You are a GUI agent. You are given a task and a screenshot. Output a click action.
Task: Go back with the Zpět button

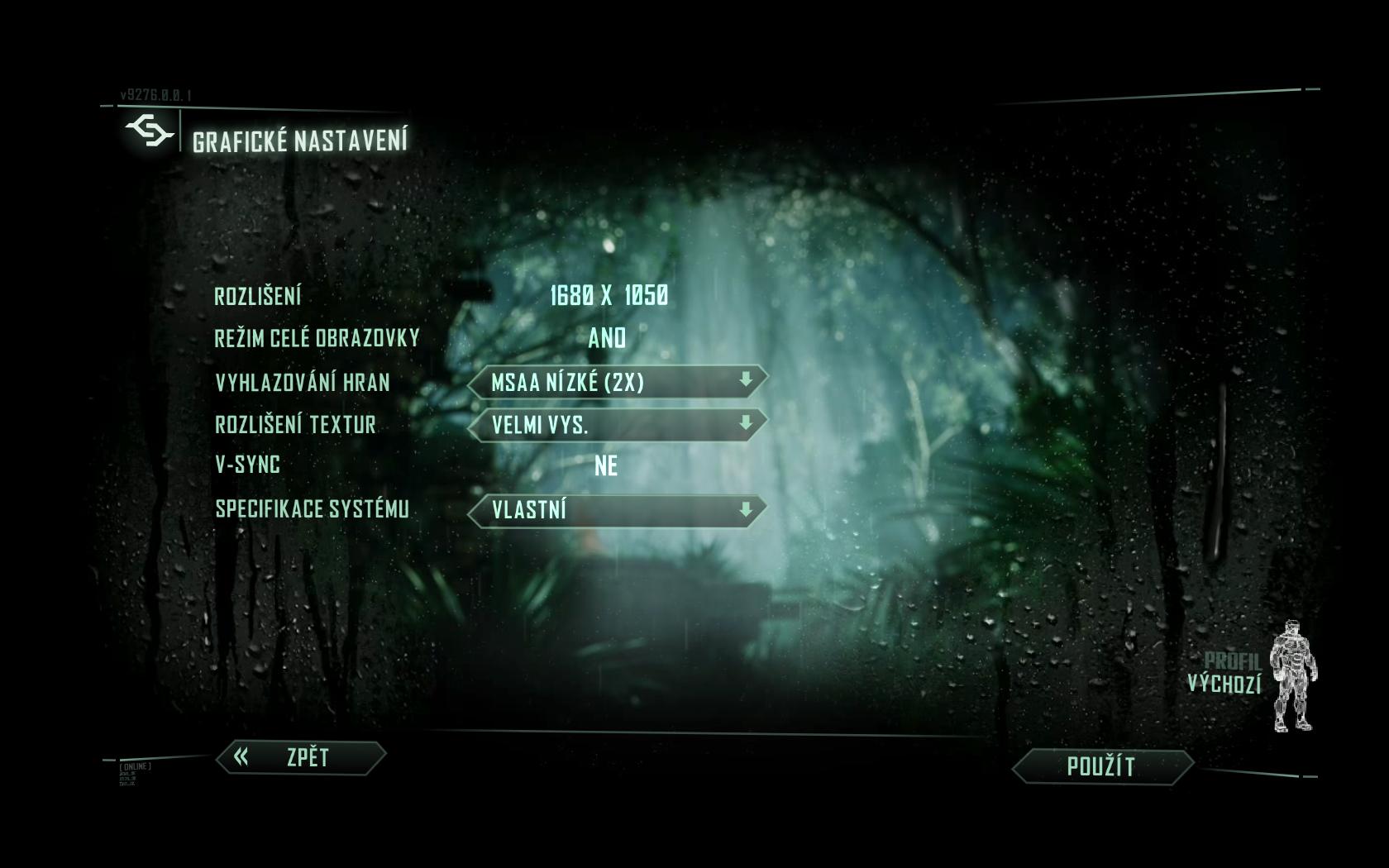pyautogui.click(x=301, y=757)
